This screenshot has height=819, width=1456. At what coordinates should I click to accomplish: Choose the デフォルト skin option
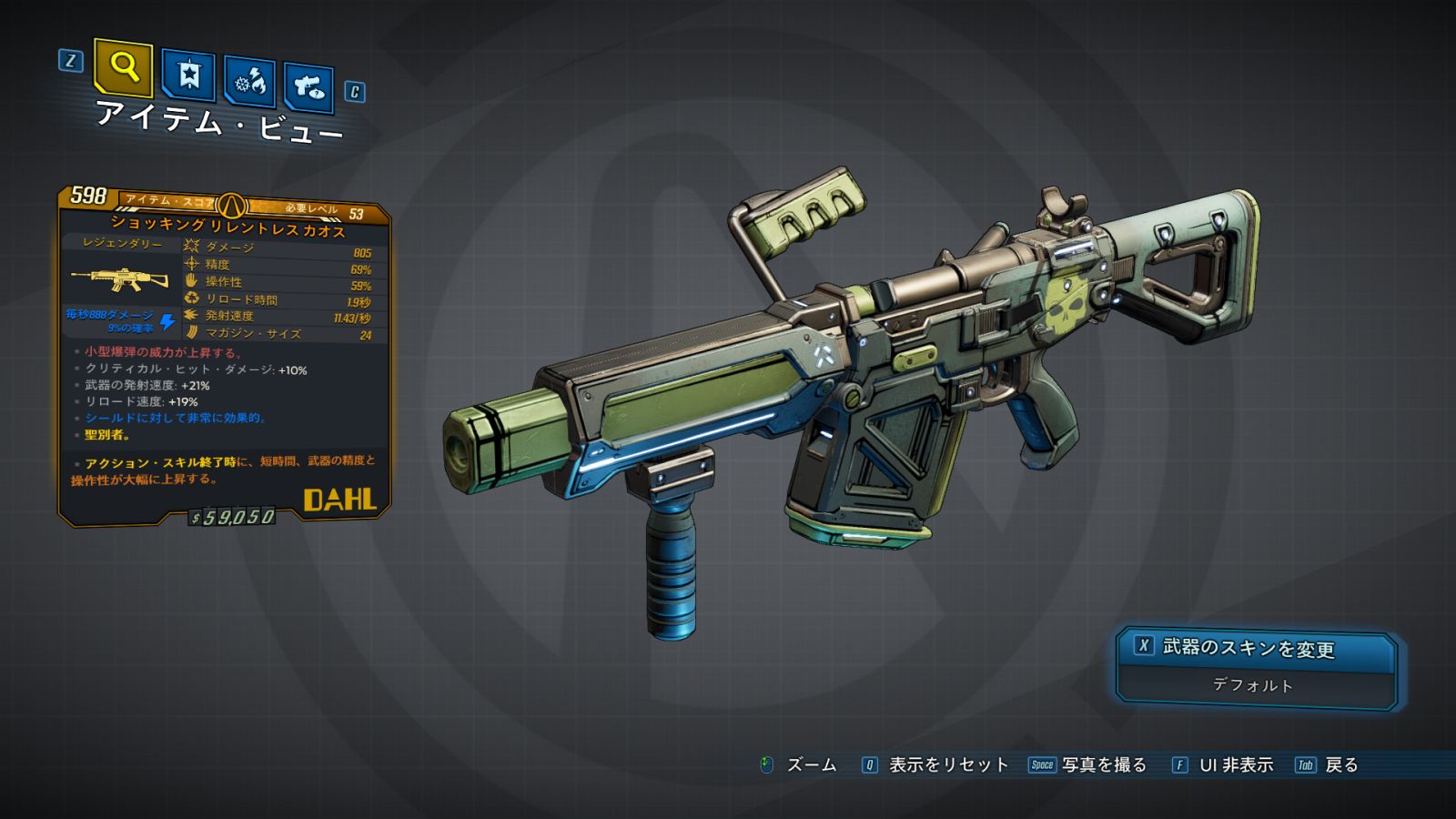[1253, 685]
